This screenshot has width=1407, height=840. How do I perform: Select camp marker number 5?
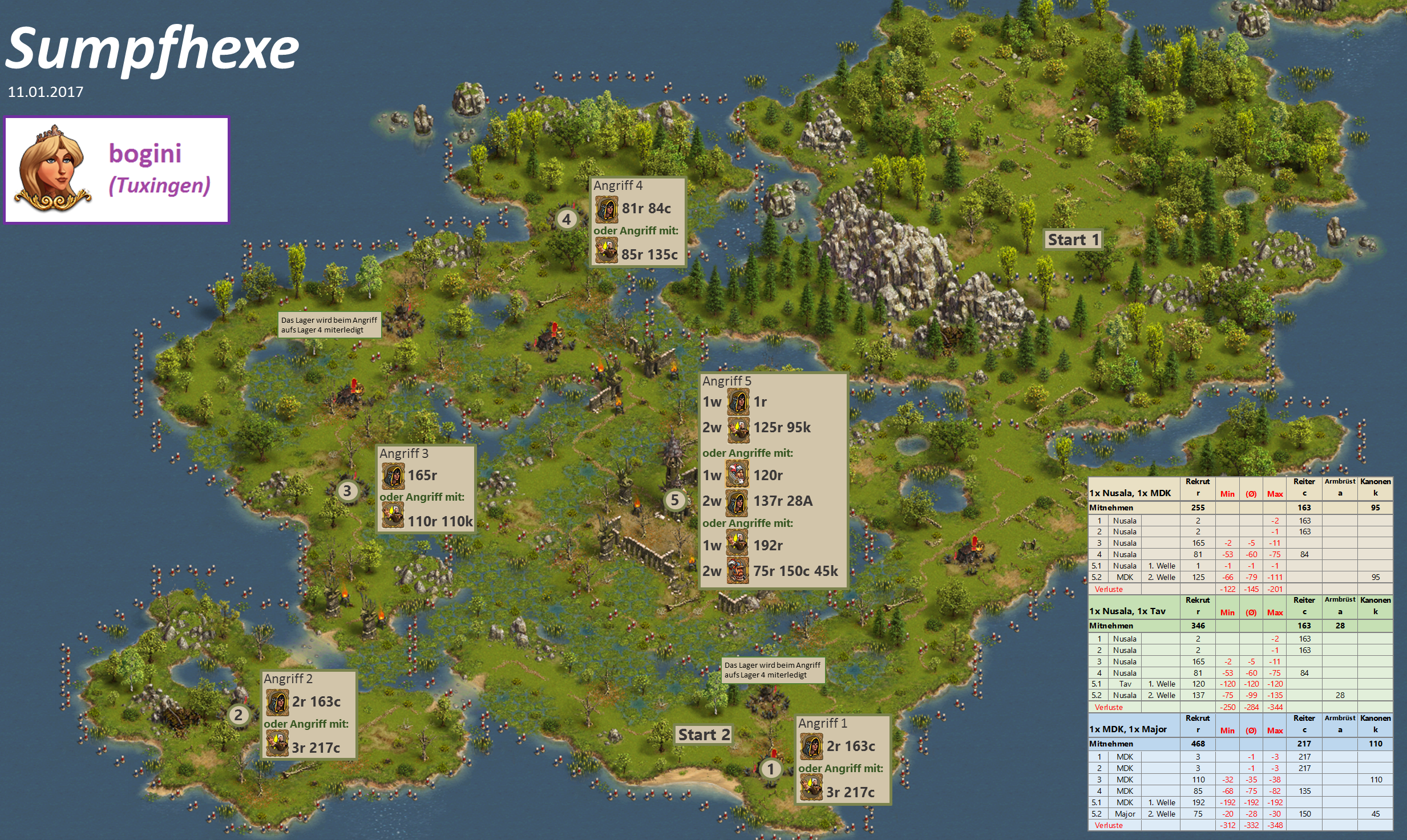[674, 500]
